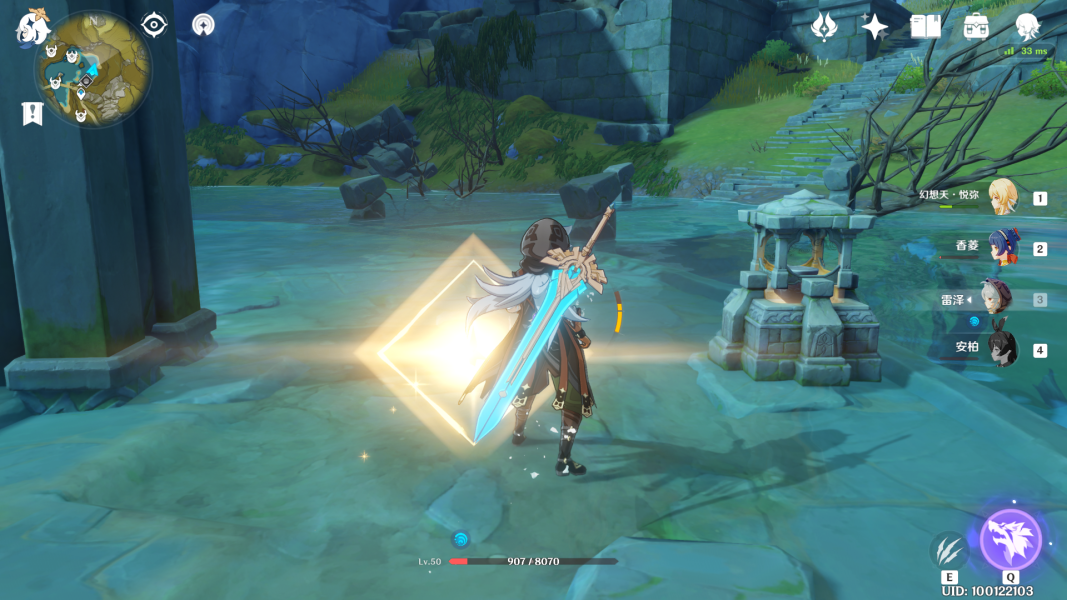
Task: Open the inventory backpack icon
Action: tap(977, 26)
